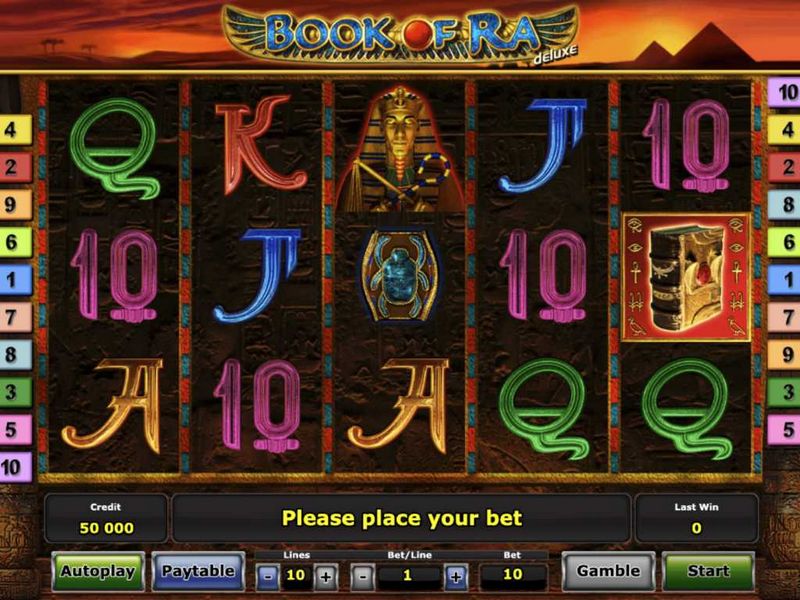Start the spin with the Start button

(x=708, y=571)
